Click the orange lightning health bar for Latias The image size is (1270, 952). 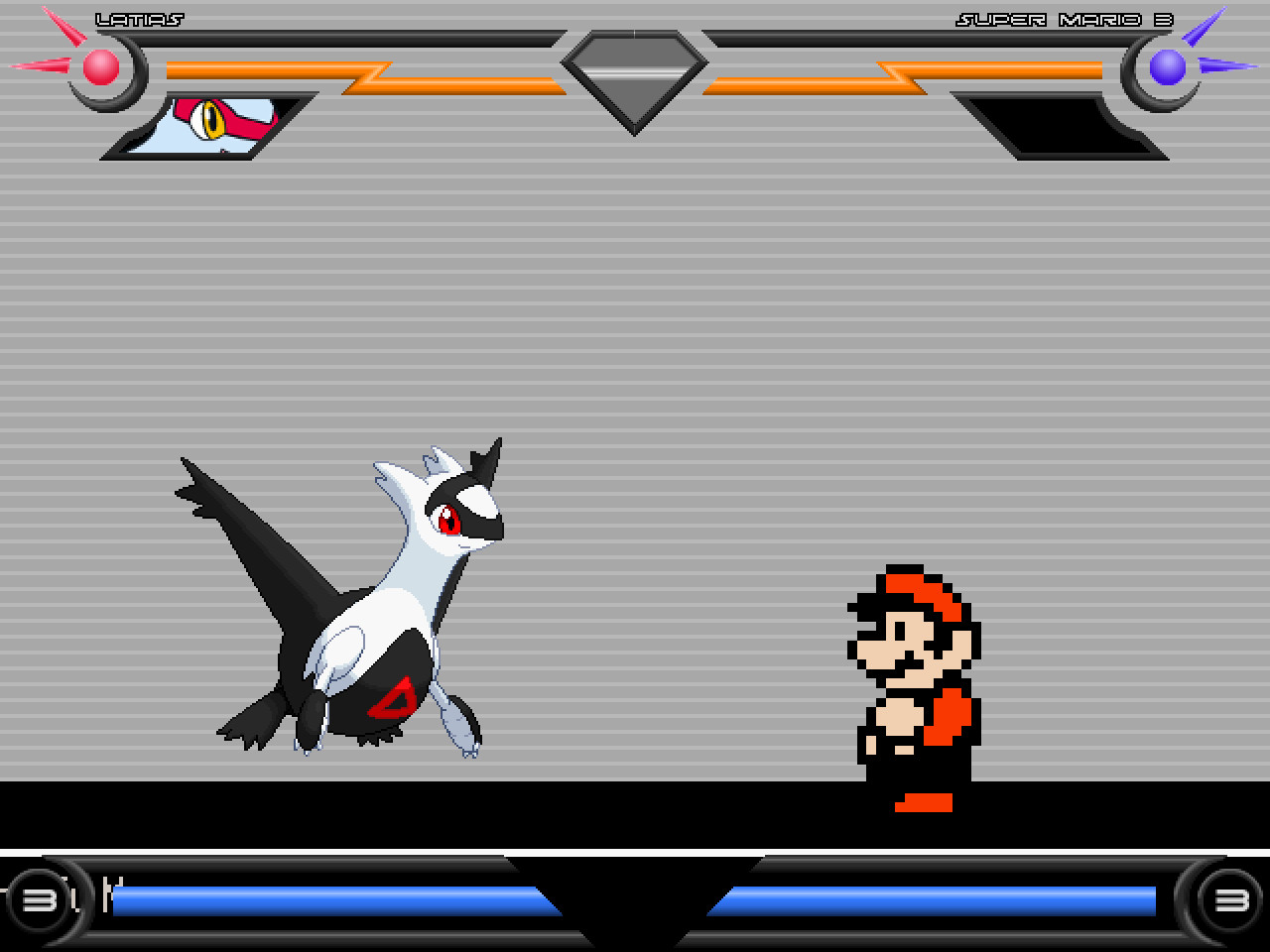pos(298,71)
